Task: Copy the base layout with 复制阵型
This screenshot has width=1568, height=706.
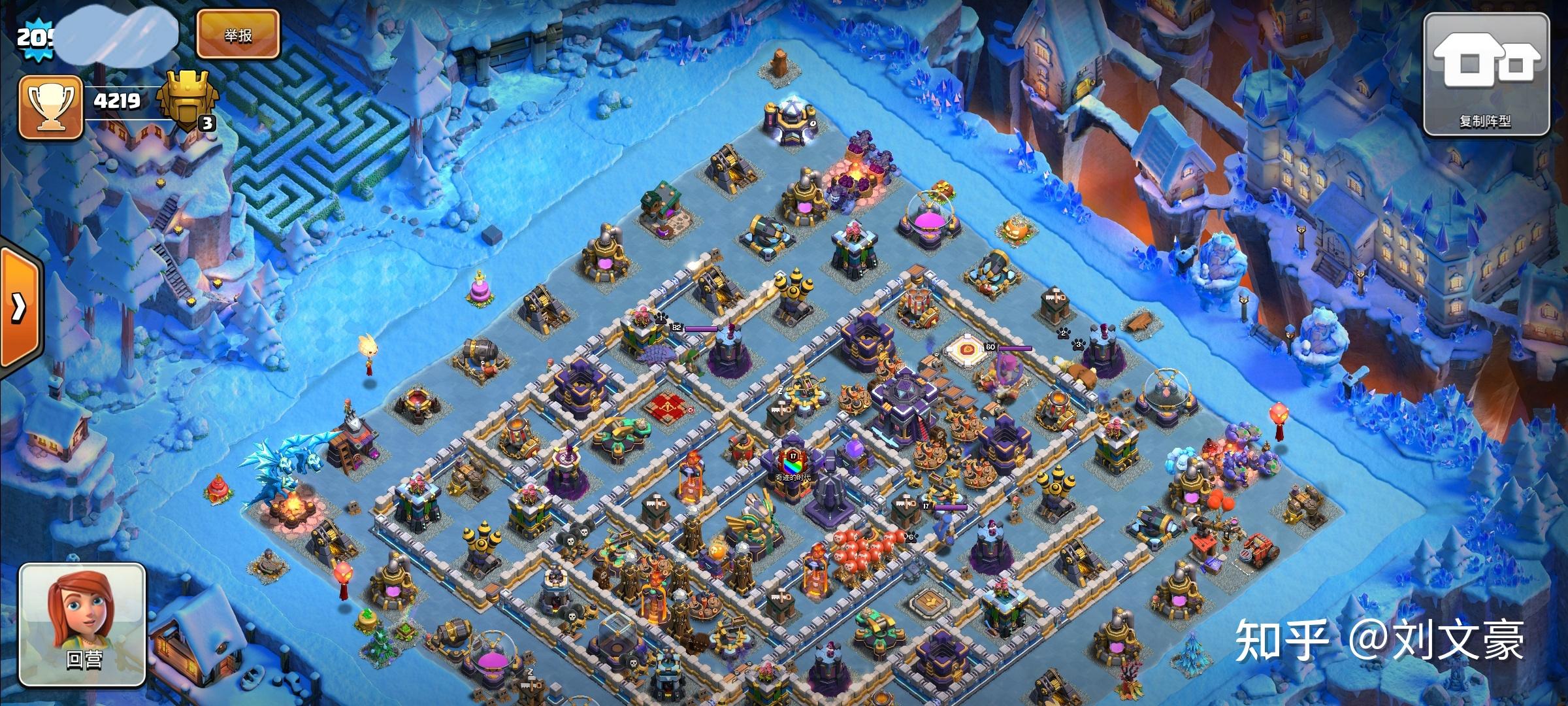Action: tap(1486, 75)
